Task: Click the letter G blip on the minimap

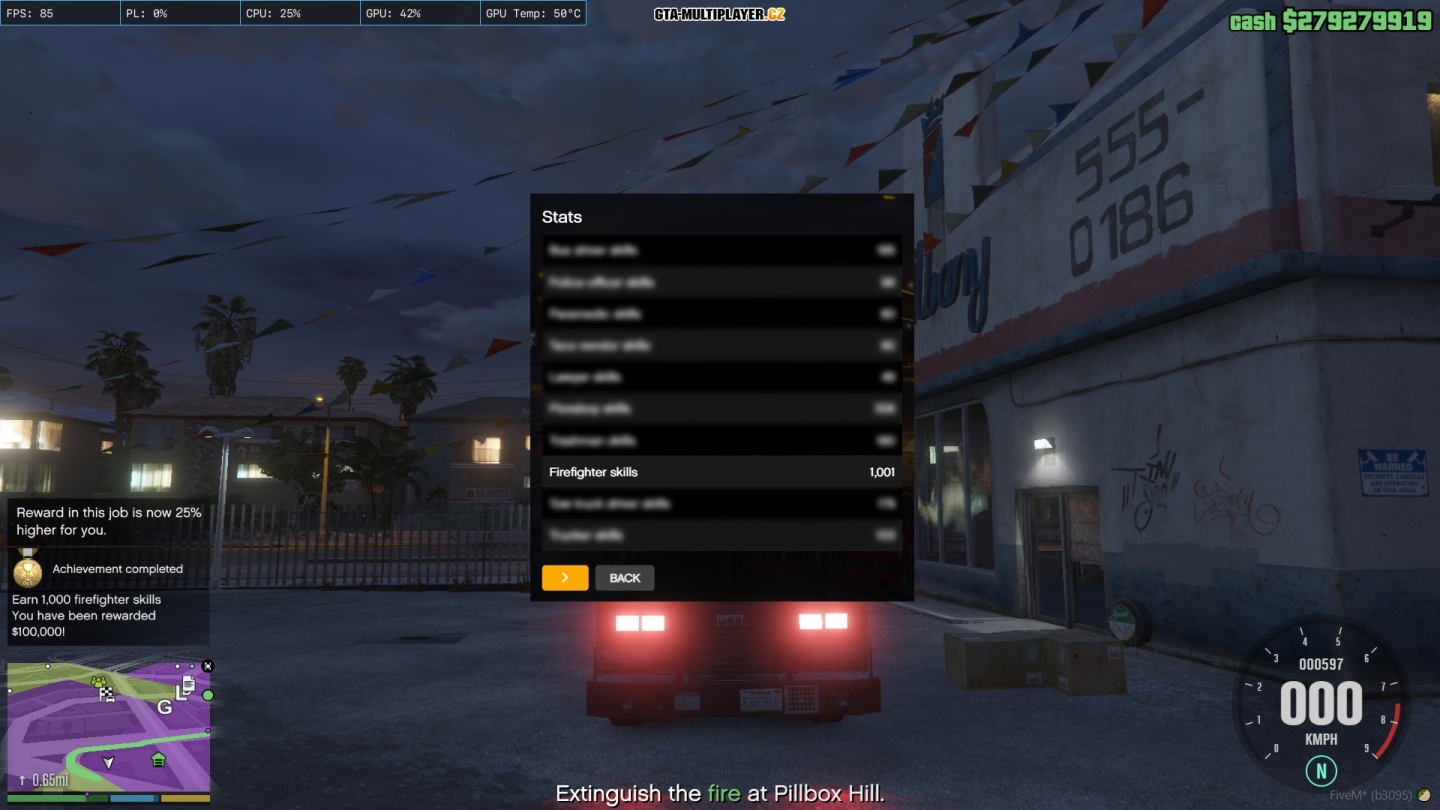Action: pos(164,706)
